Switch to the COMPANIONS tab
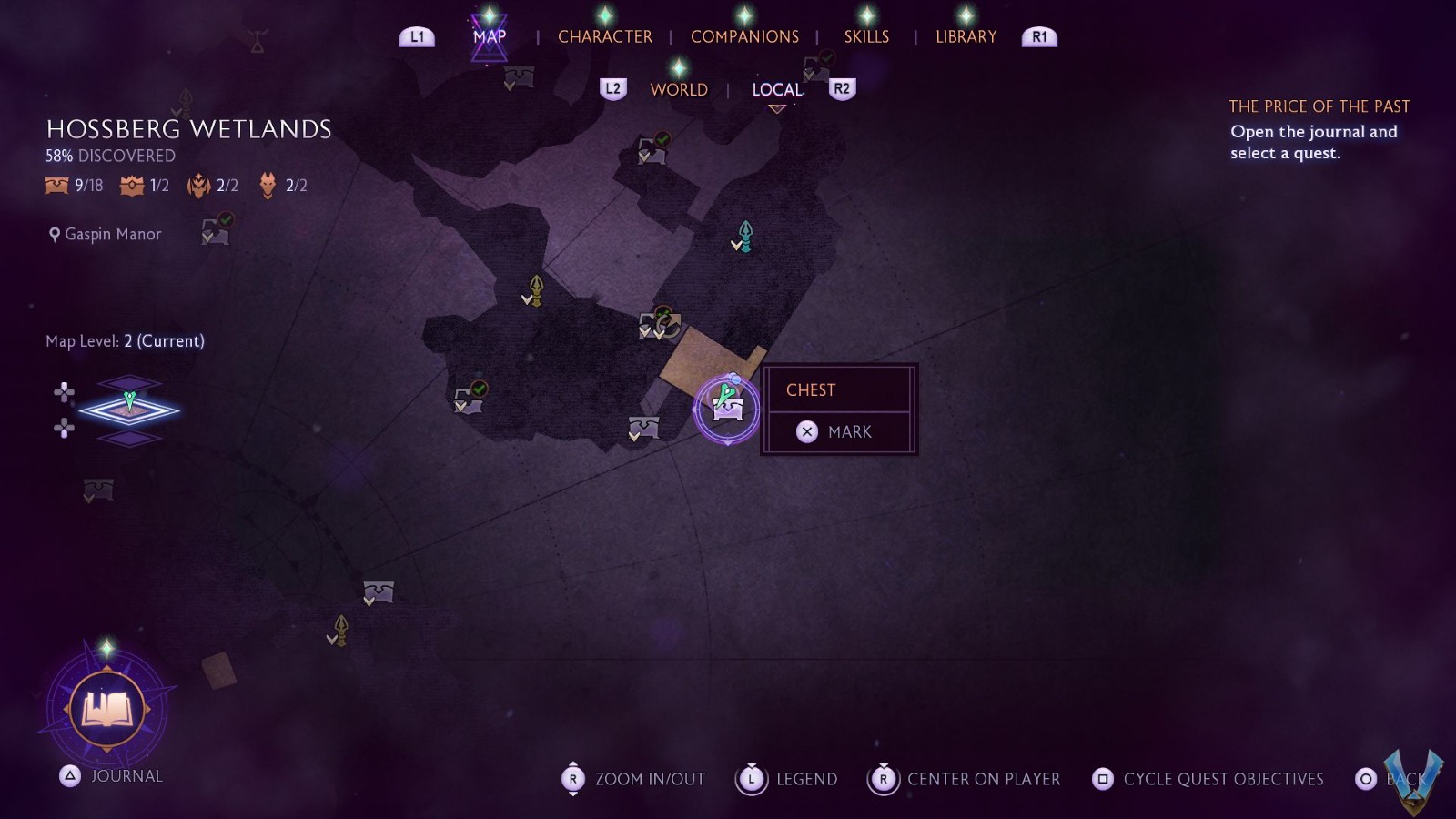The width and height of the screenshot is (1456, 819). point(744,36)
